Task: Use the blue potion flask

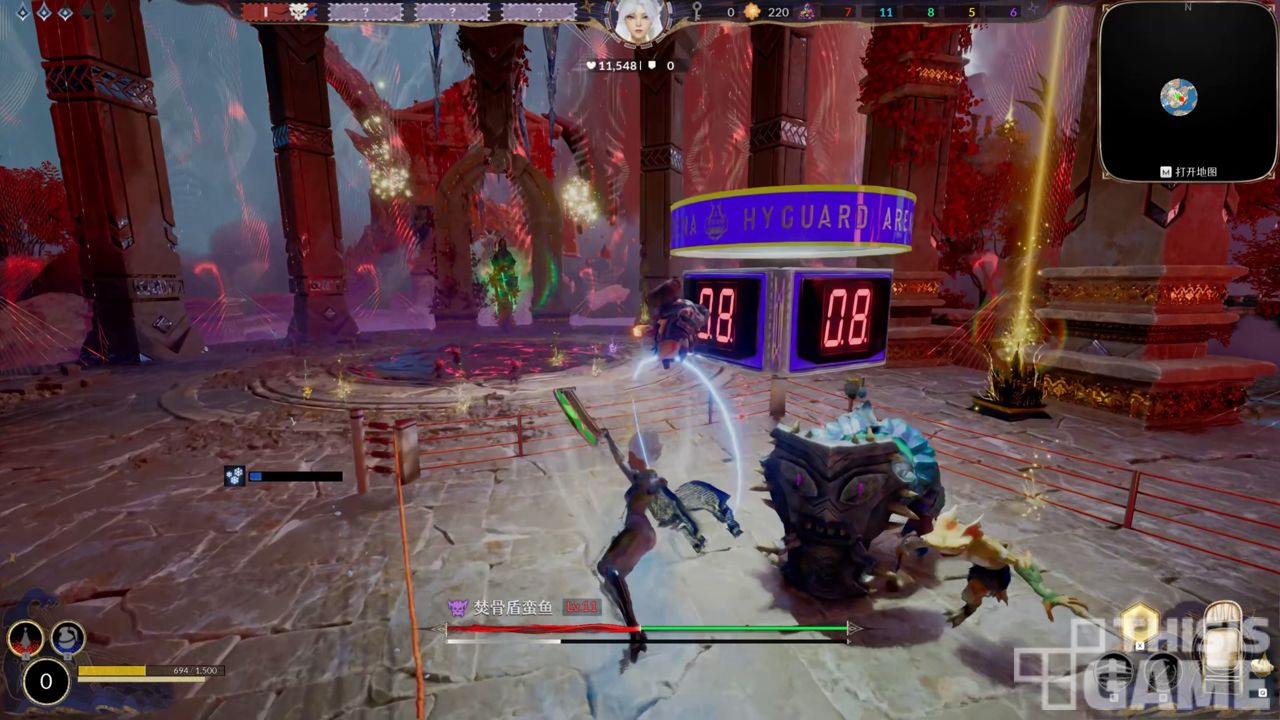Action: [68, 637]
